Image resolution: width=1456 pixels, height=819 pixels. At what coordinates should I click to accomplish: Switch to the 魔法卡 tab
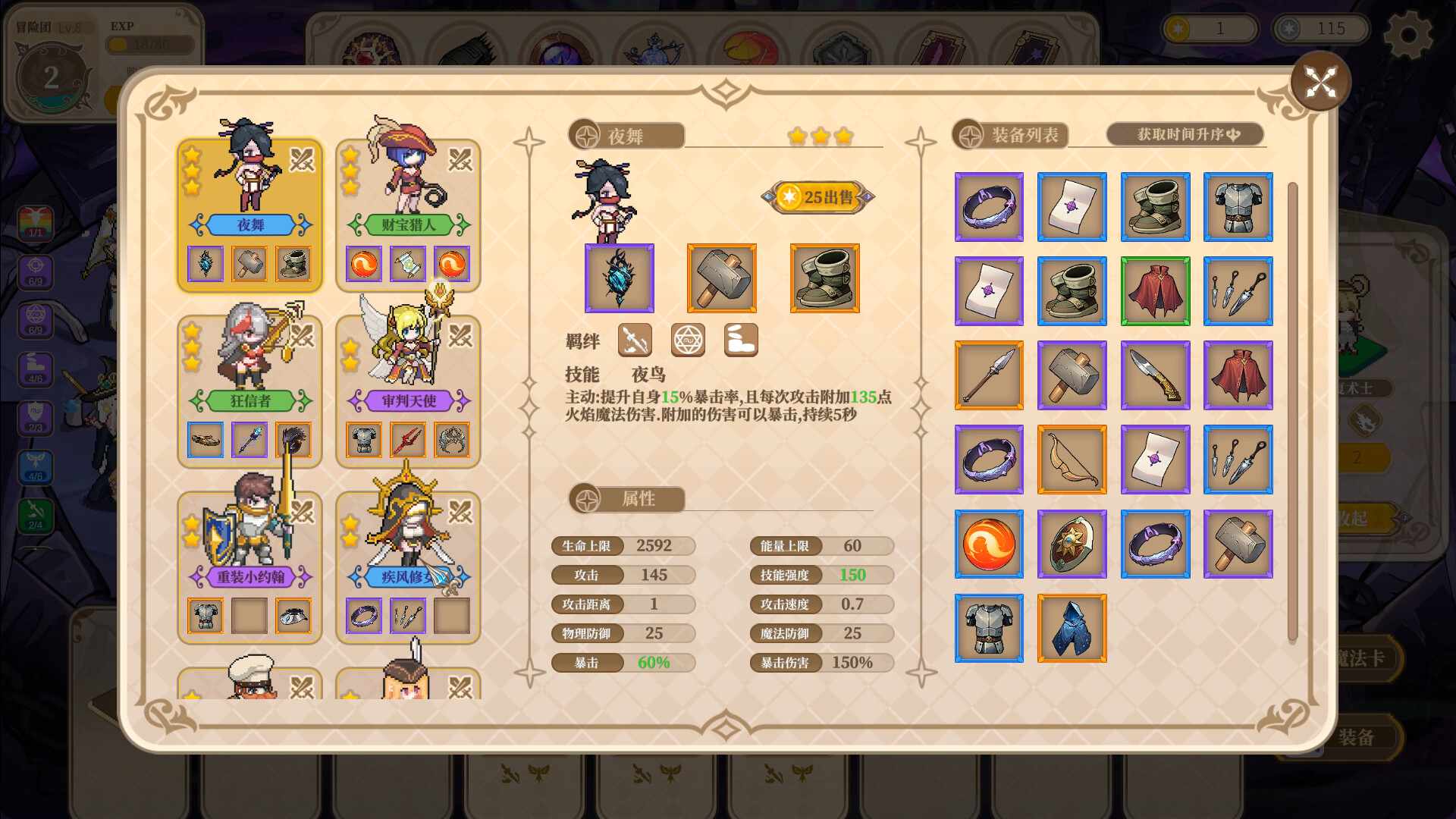coord(1365,658)
